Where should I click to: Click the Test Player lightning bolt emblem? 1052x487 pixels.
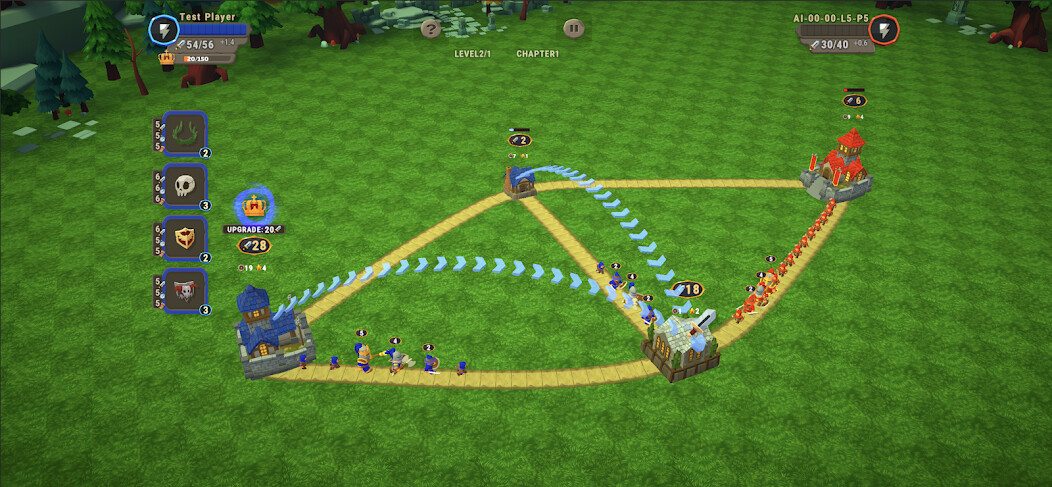pos(163,30)
